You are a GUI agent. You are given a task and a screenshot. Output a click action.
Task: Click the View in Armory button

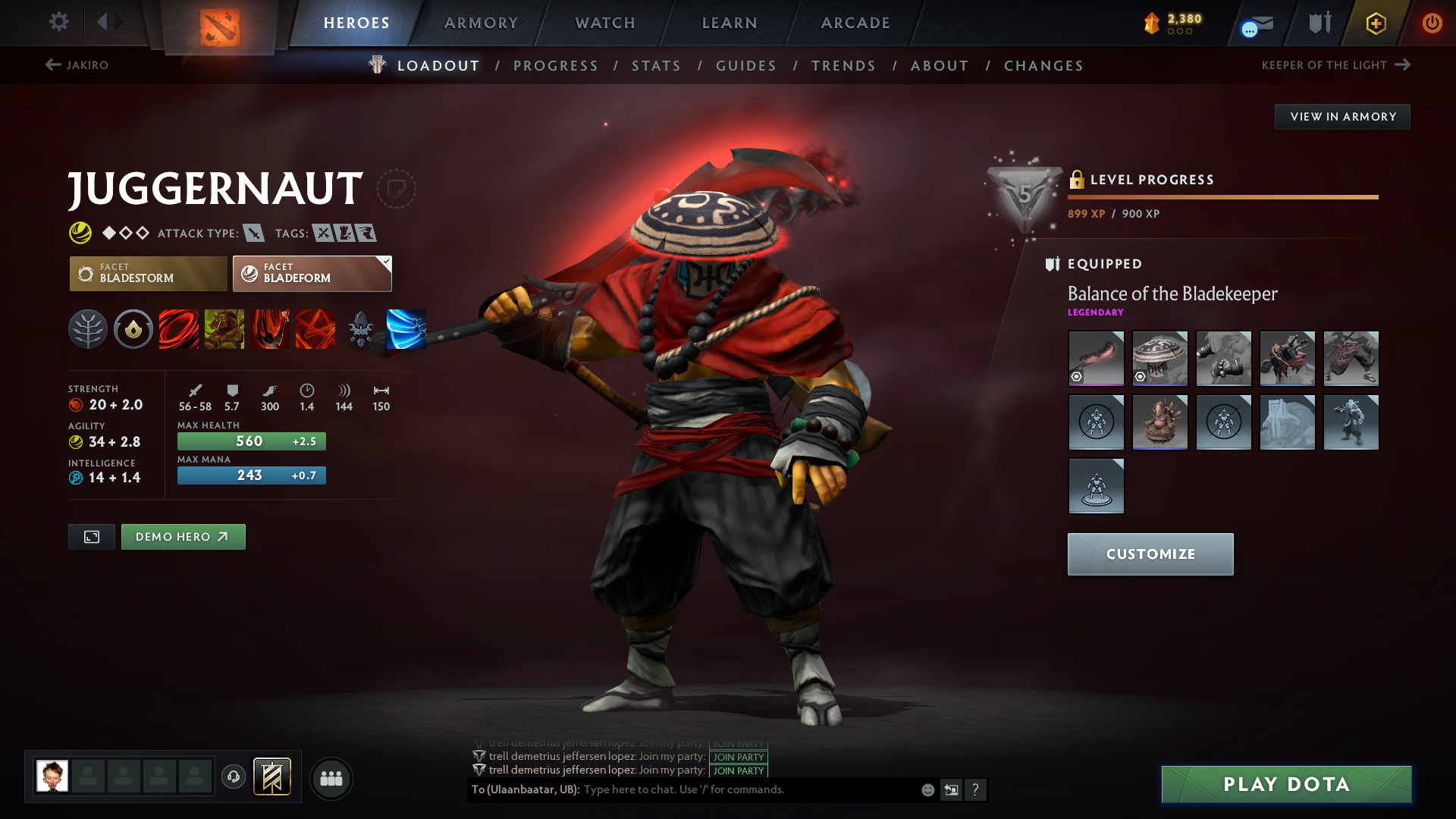tap(1342, 116)
